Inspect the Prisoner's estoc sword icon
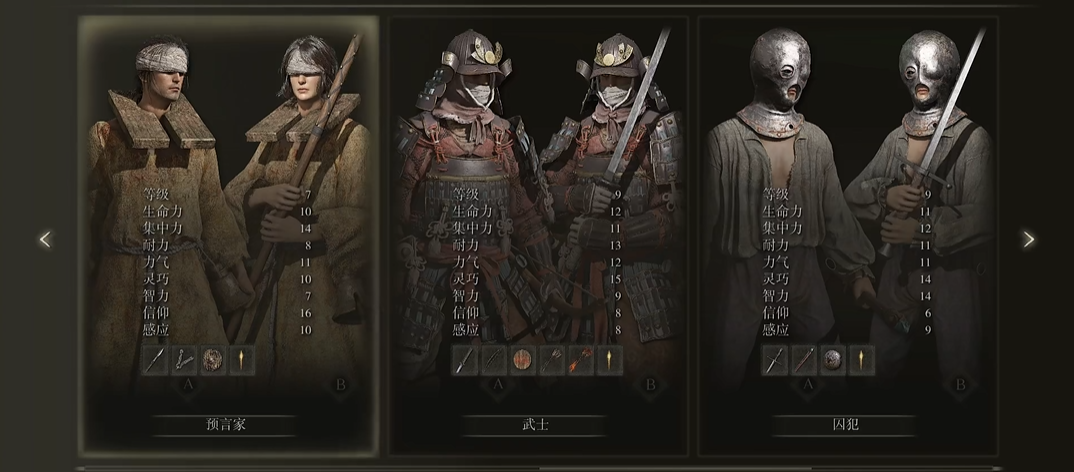 tap(775, 360)
